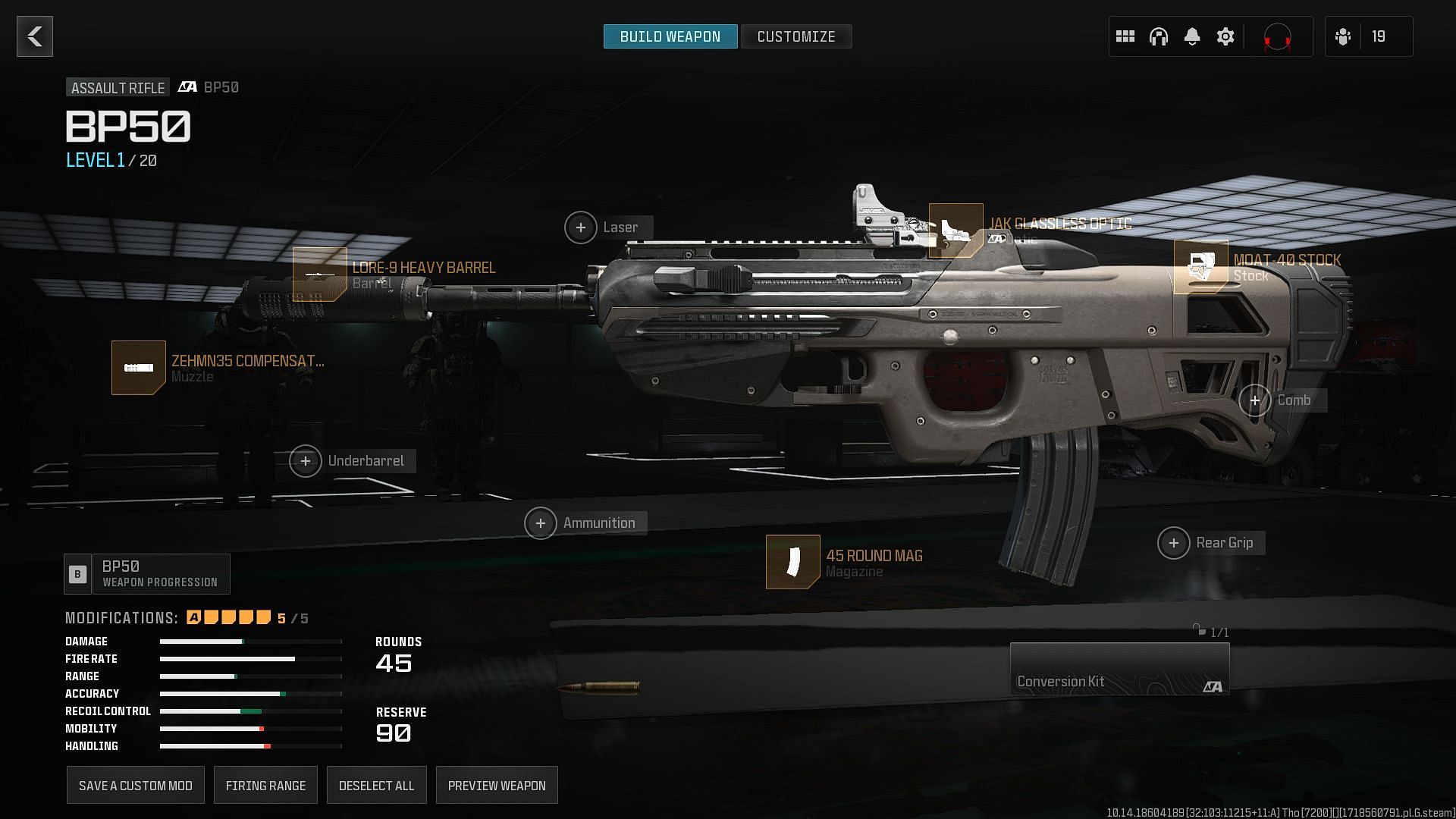
Task: Select the LORE-9 Heavy Barrel slot
Action: tap(320, 275)
